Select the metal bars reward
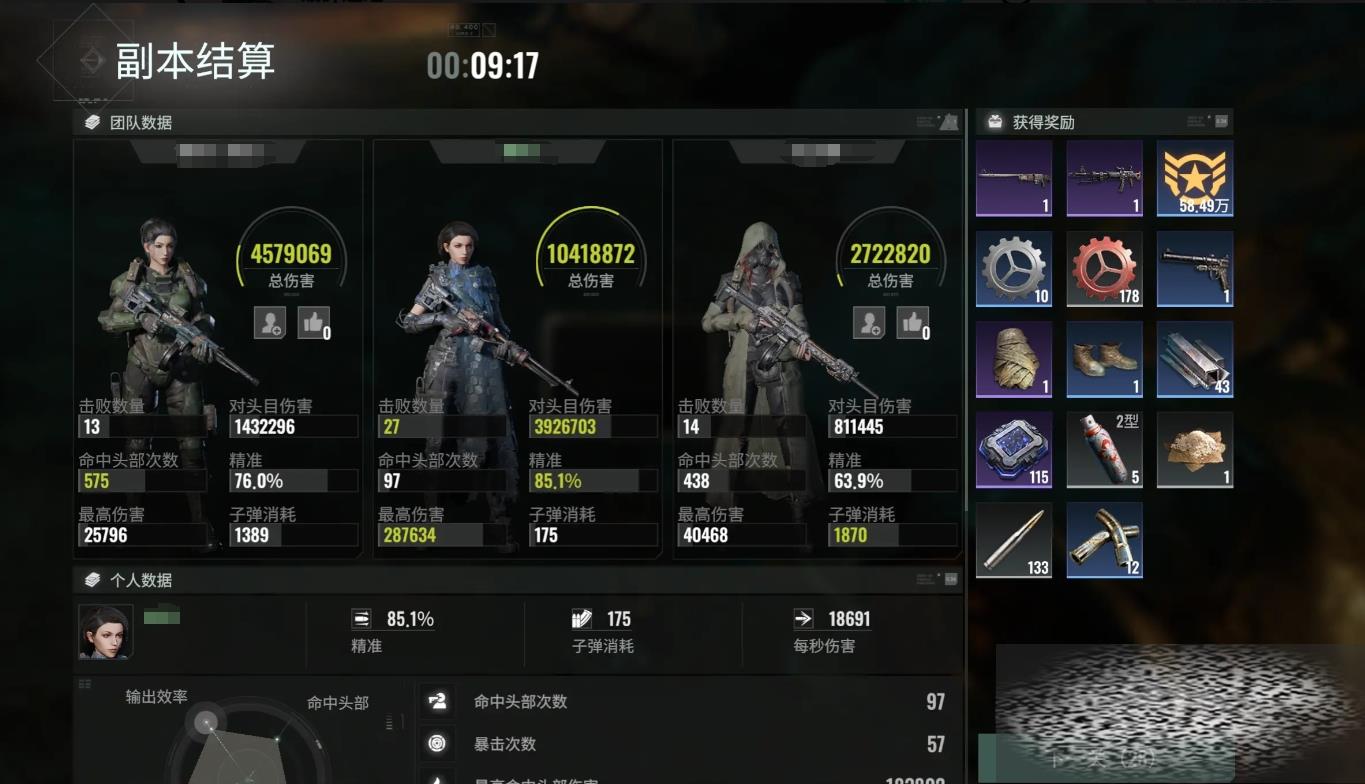The image size is (1365, 784). 1194,359
